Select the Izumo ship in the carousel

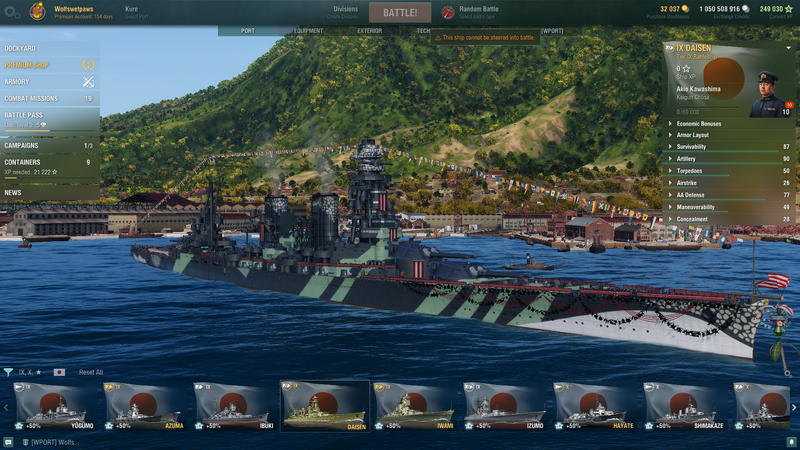click(x=504, y=407)
